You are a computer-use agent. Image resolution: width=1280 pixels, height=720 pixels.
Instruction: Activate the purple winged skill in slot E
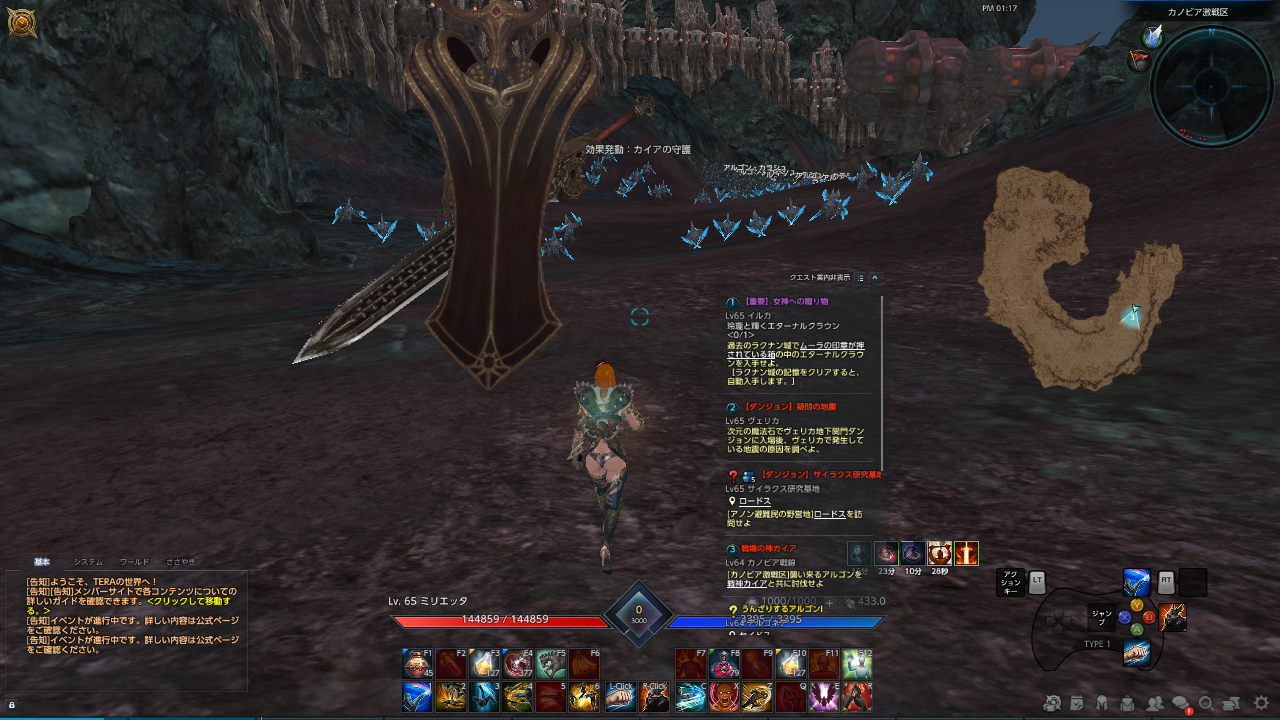point(823,697)
